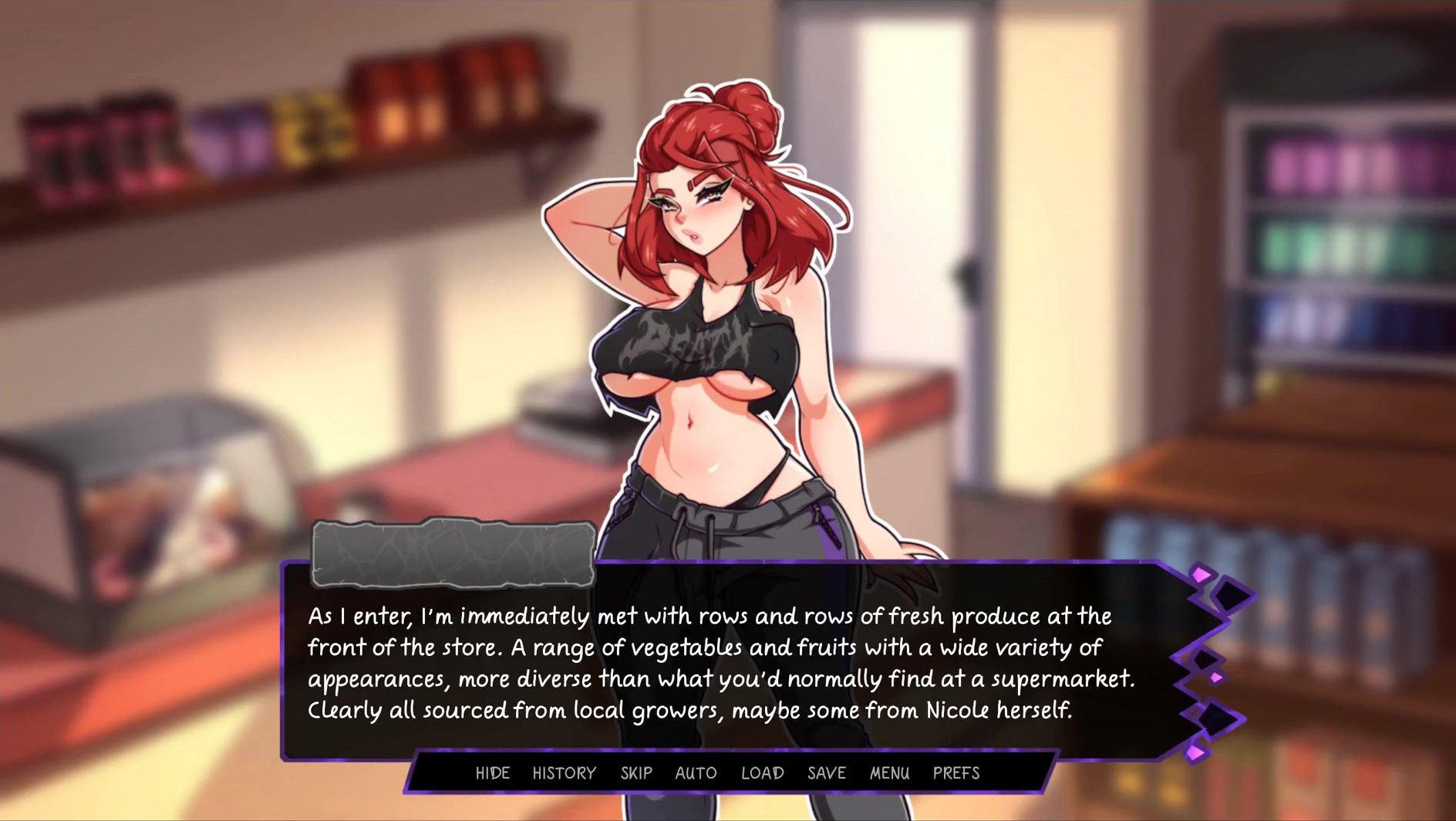Screen dimensions: 1456x821
Task: Open the Load game screen
Action: click(x=762, y=772)
